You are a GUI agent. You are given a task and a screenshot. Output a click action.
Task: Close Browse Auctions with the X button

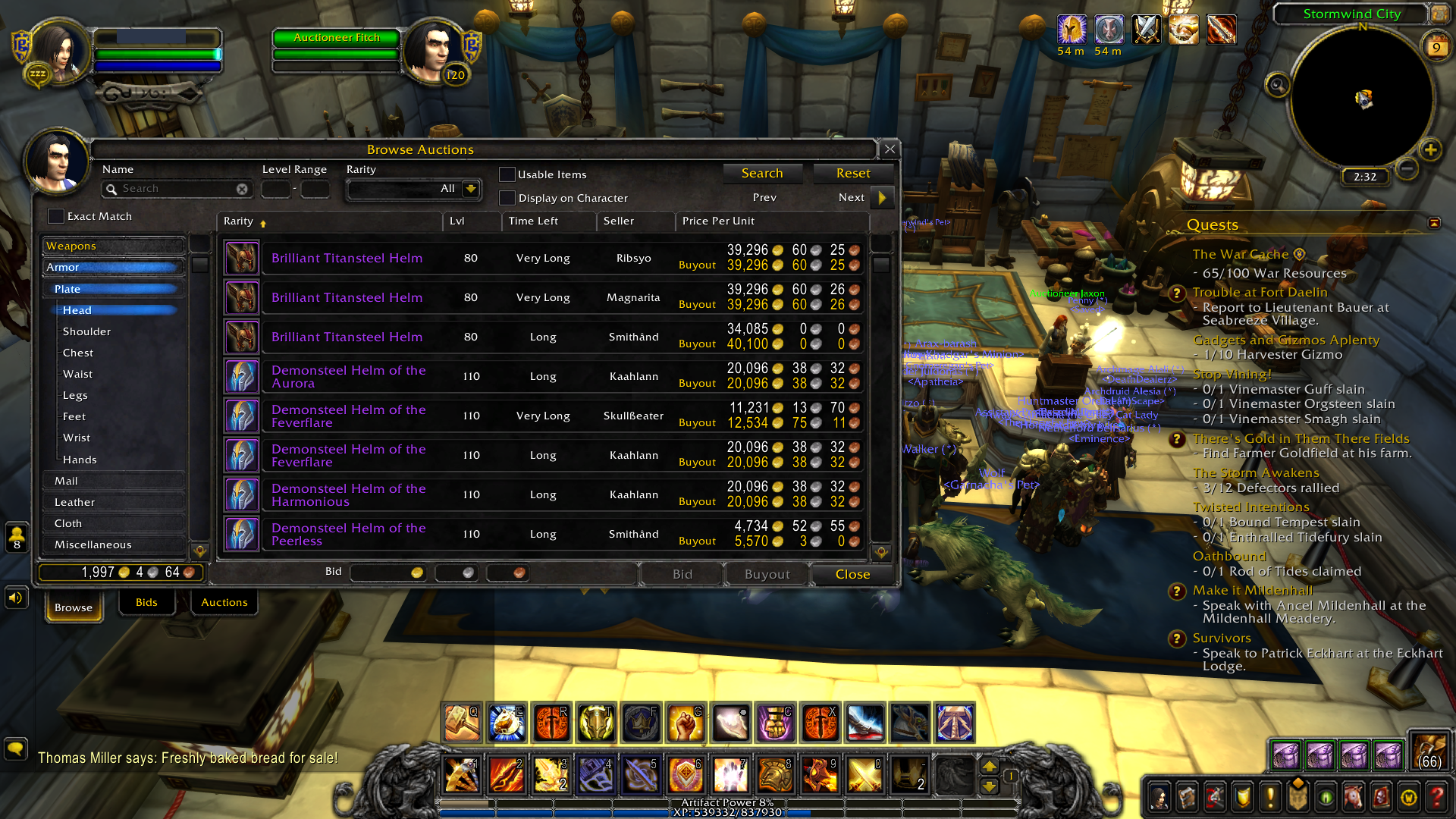(890, 149)
